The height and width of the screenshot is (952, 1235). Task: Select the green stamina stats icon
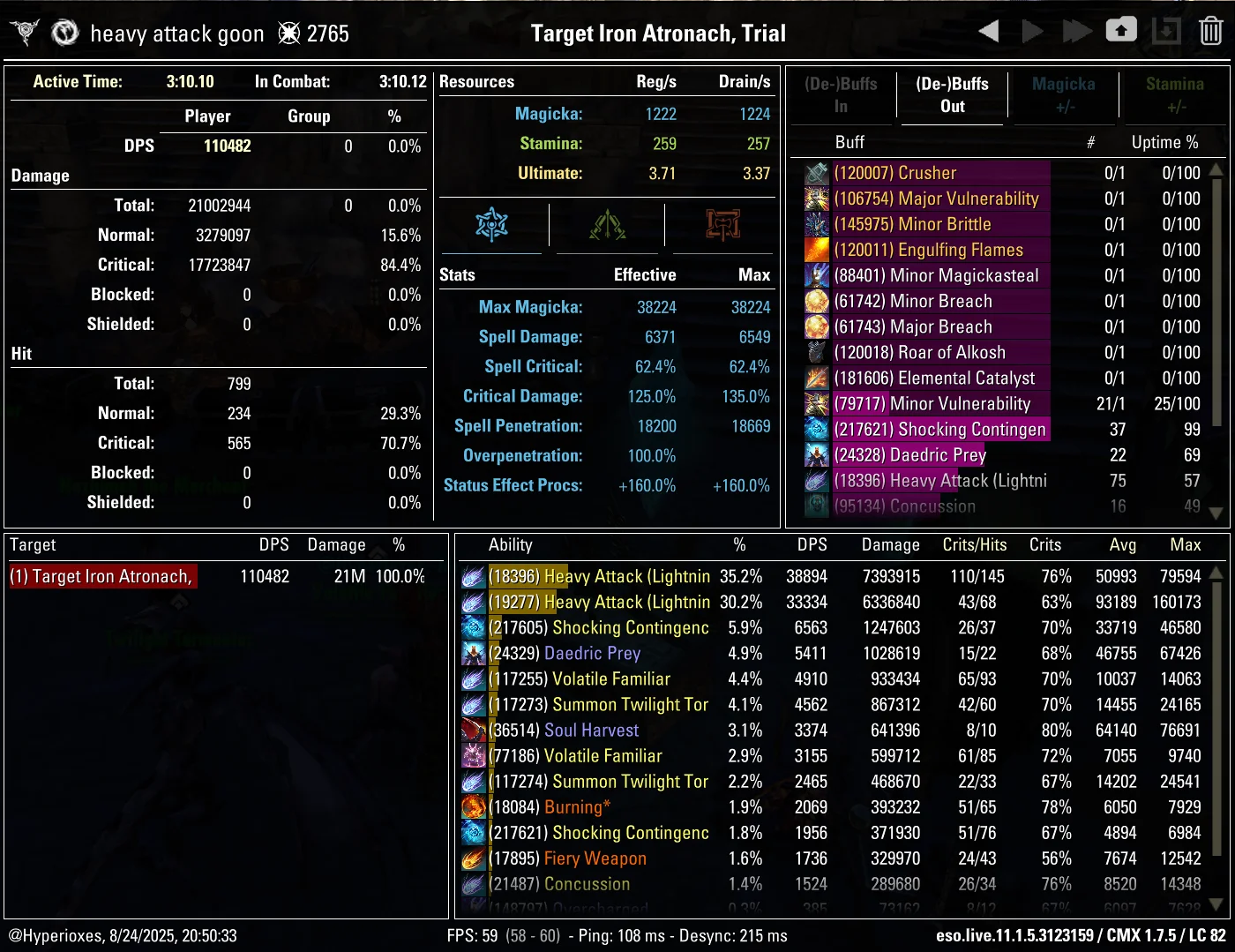tap(607, 225)
